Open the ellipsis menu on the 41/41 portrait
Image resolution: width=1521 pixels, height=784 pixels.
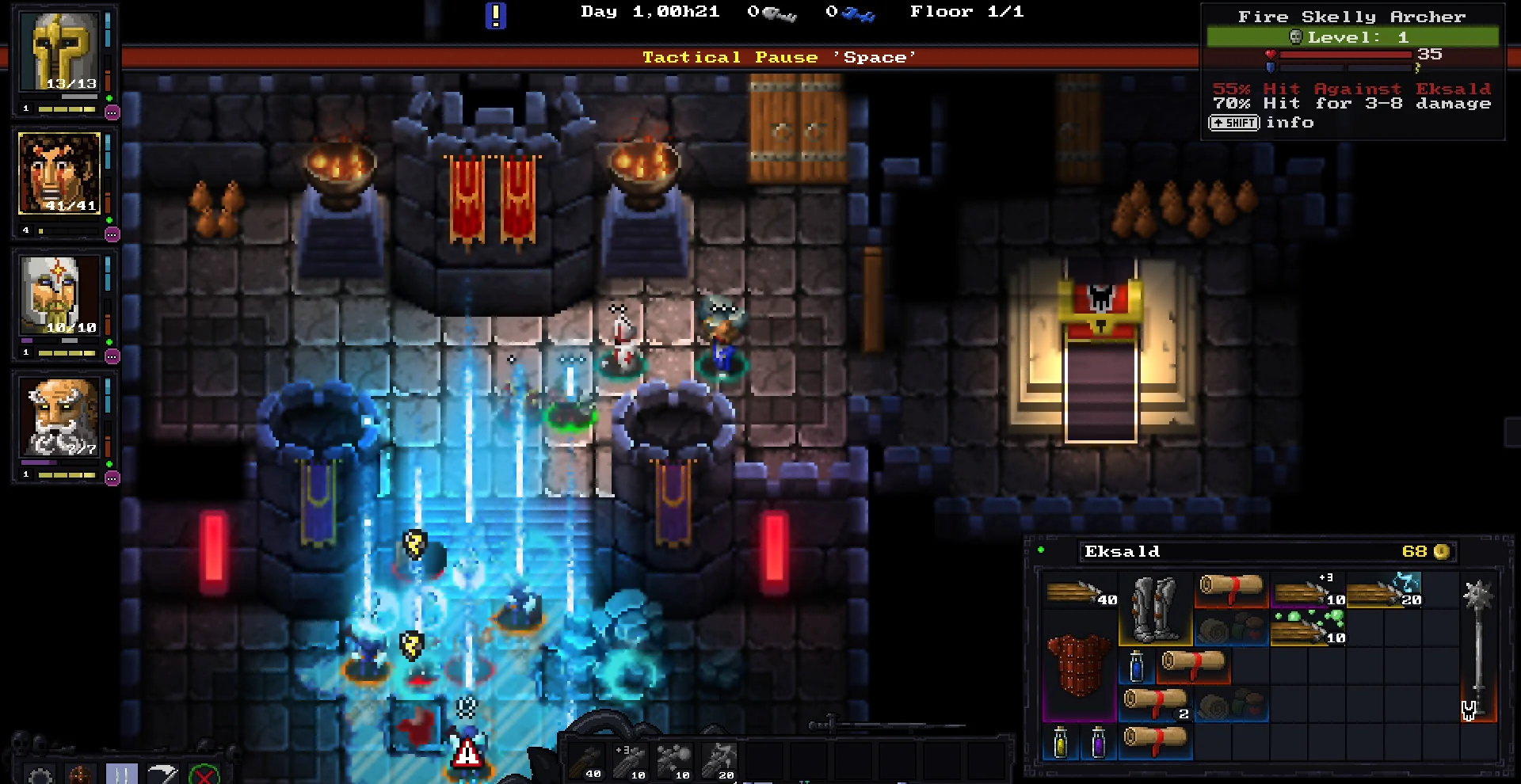click(x=112, y=235)
